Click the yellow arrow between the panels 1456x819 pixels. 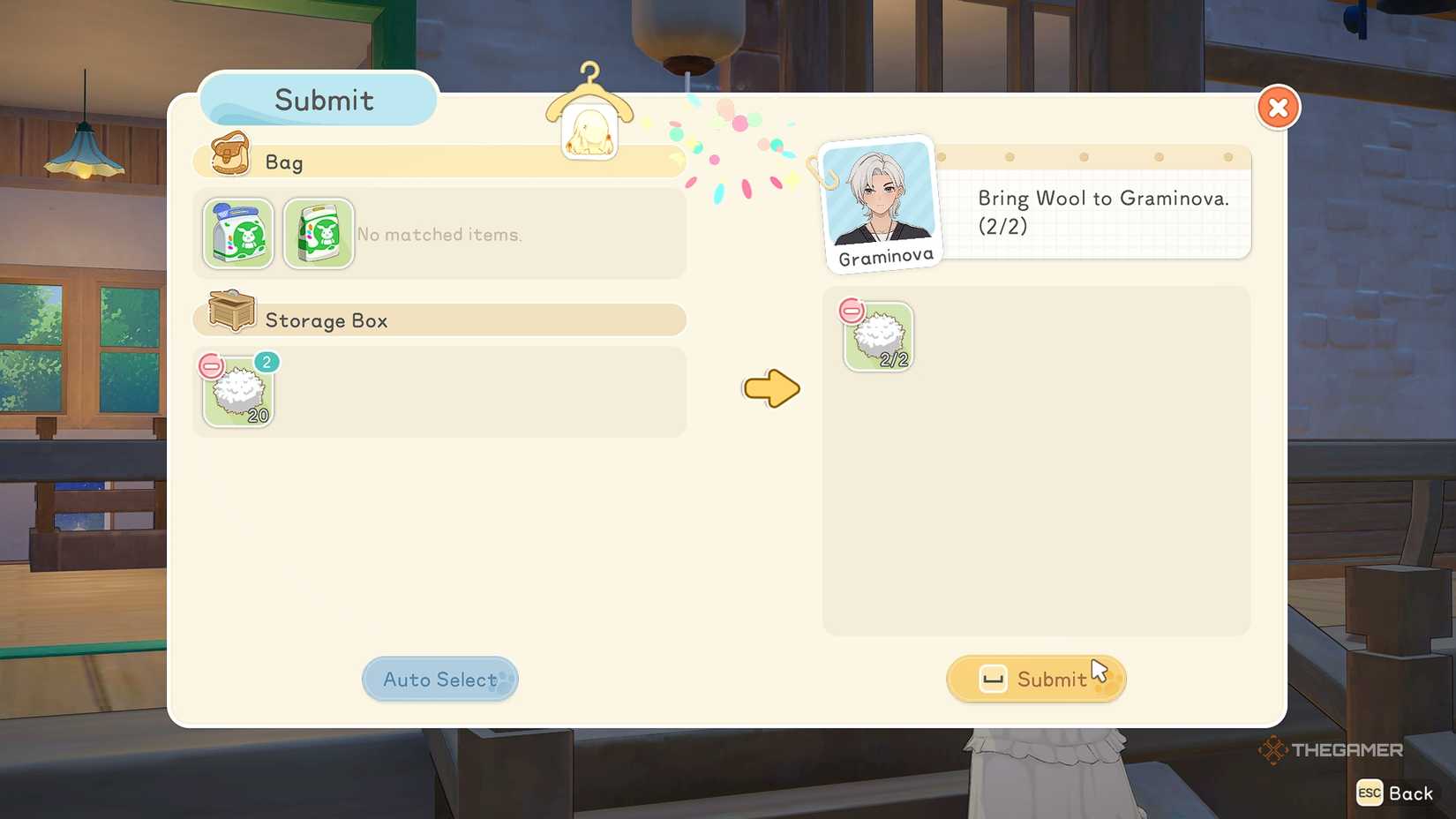click(x=770, y=388)
